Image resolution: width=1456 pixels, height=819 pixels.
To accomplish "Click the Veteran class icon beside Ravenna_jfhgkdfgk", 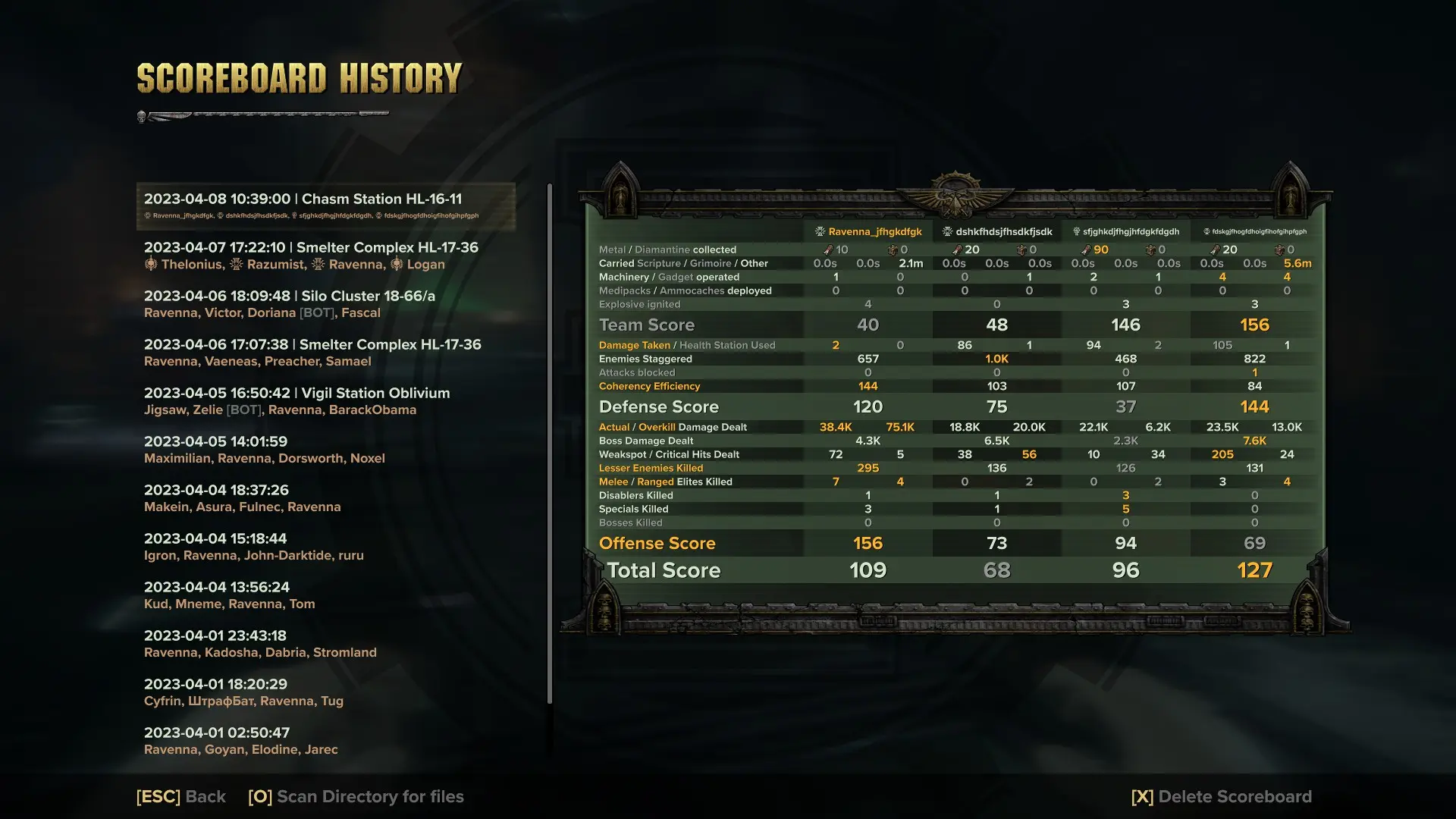I will pyautogui.click(x=821, y=231).
